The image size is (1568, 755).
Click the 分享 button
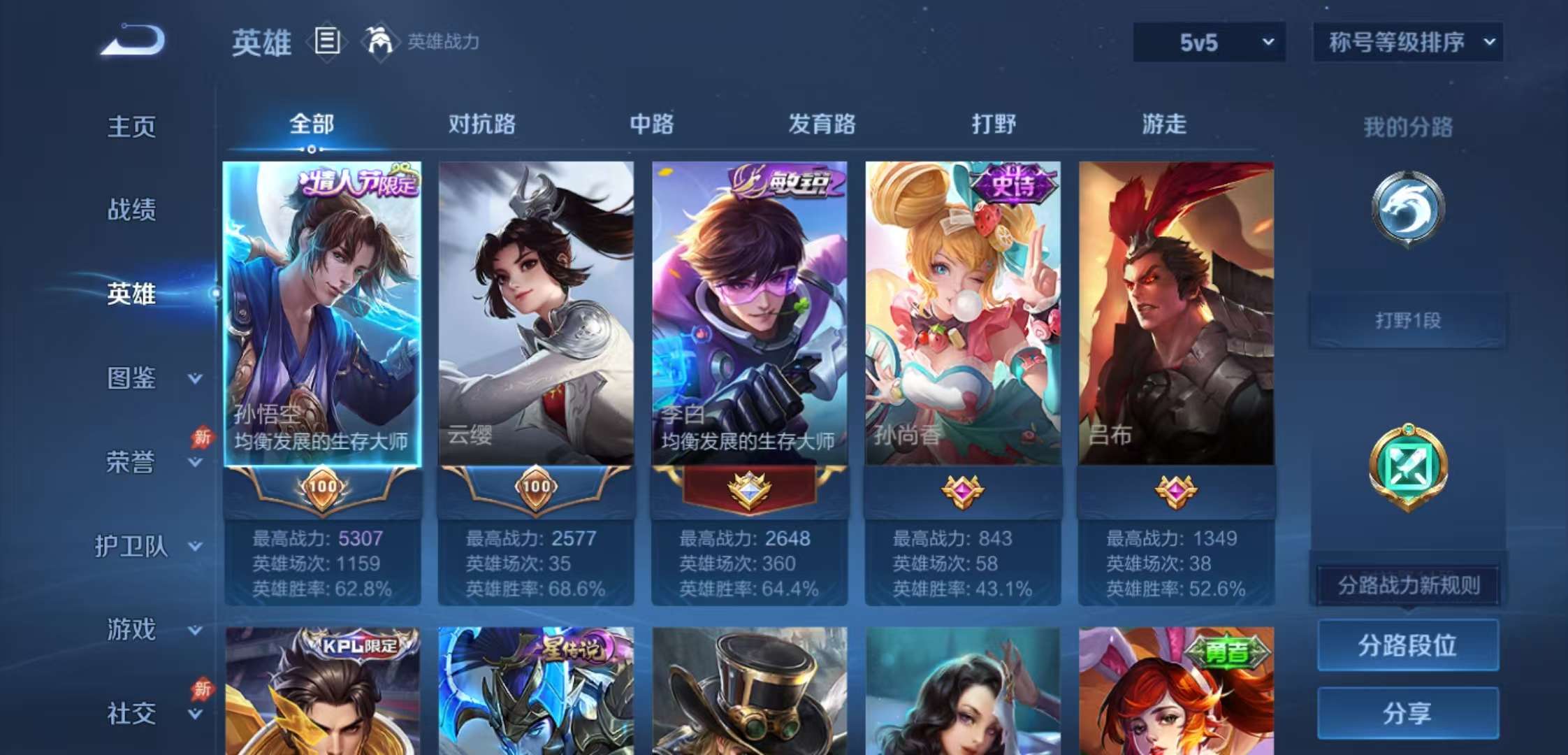(x=1407, y=713)
